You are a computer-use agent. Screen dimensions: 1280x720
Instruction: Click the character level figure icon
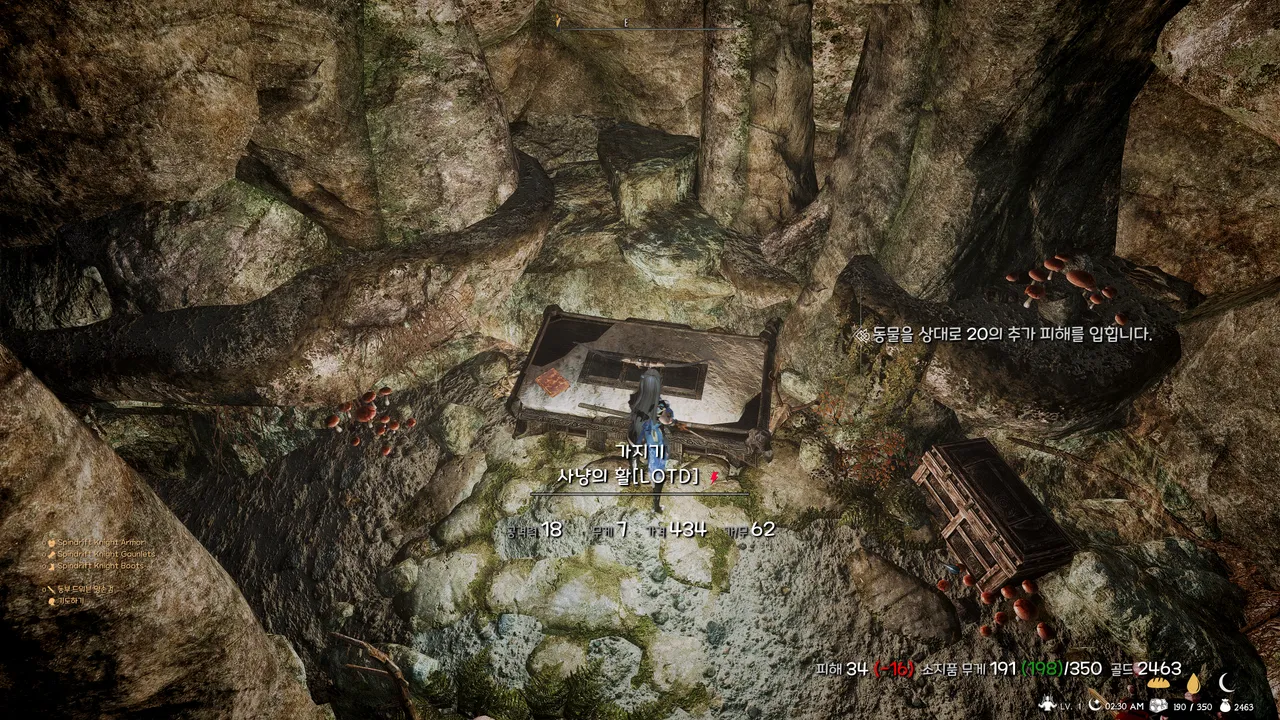coord(1046,705)
